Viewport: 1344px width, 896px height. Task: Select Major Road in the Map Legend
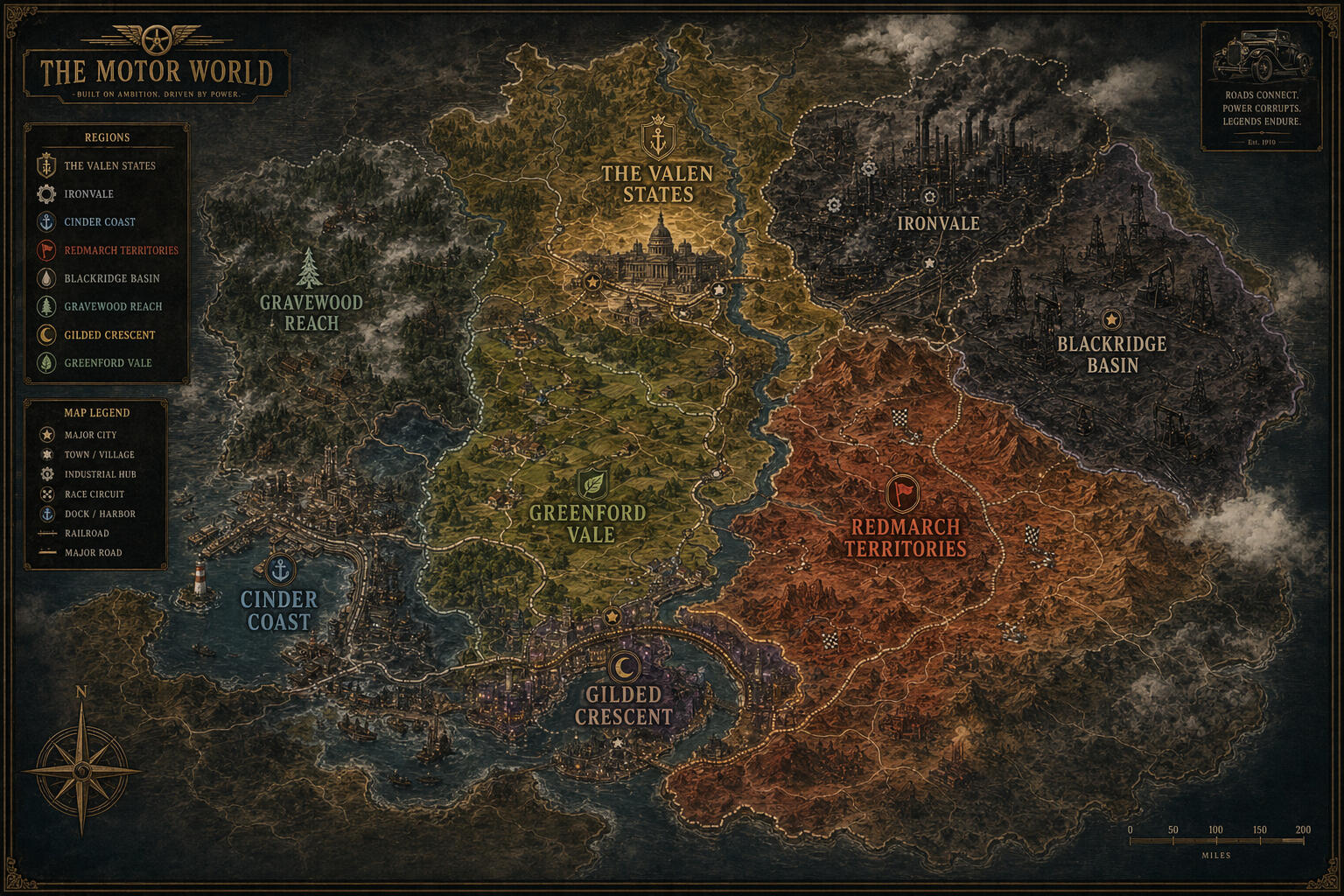click(x=93, y=552)
